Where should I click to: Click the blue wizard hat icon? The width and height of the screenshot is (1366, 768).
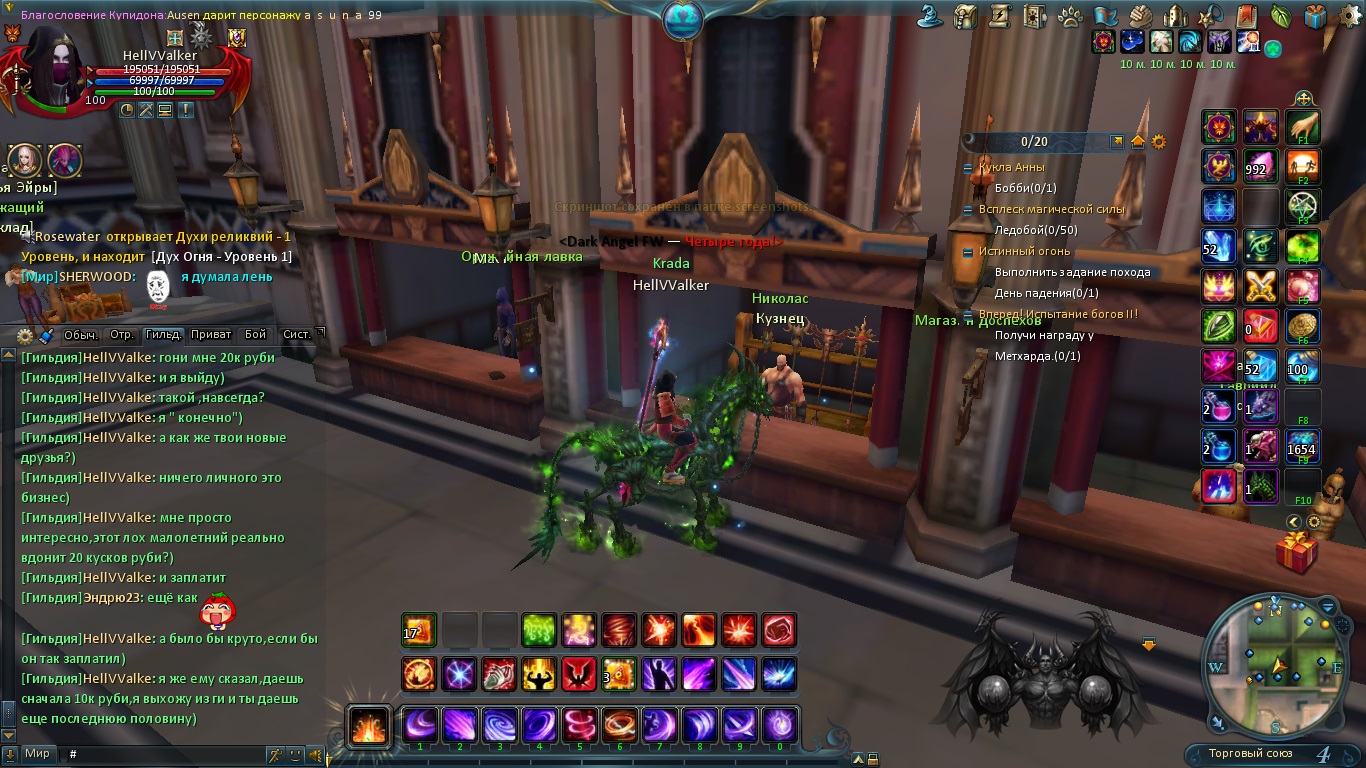click(931, 16)
